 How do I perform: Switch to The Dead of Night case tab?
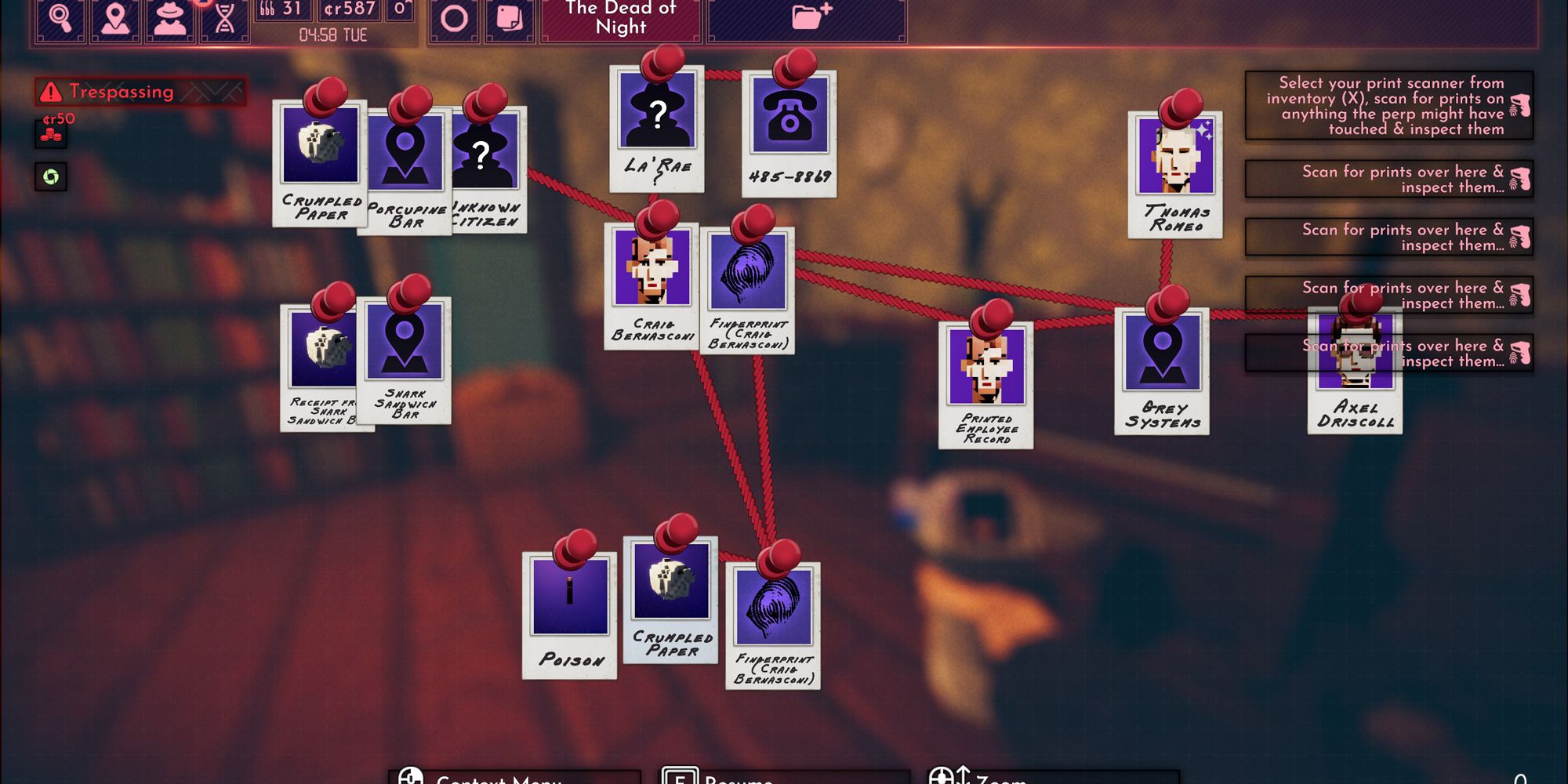tap(619, 17)
